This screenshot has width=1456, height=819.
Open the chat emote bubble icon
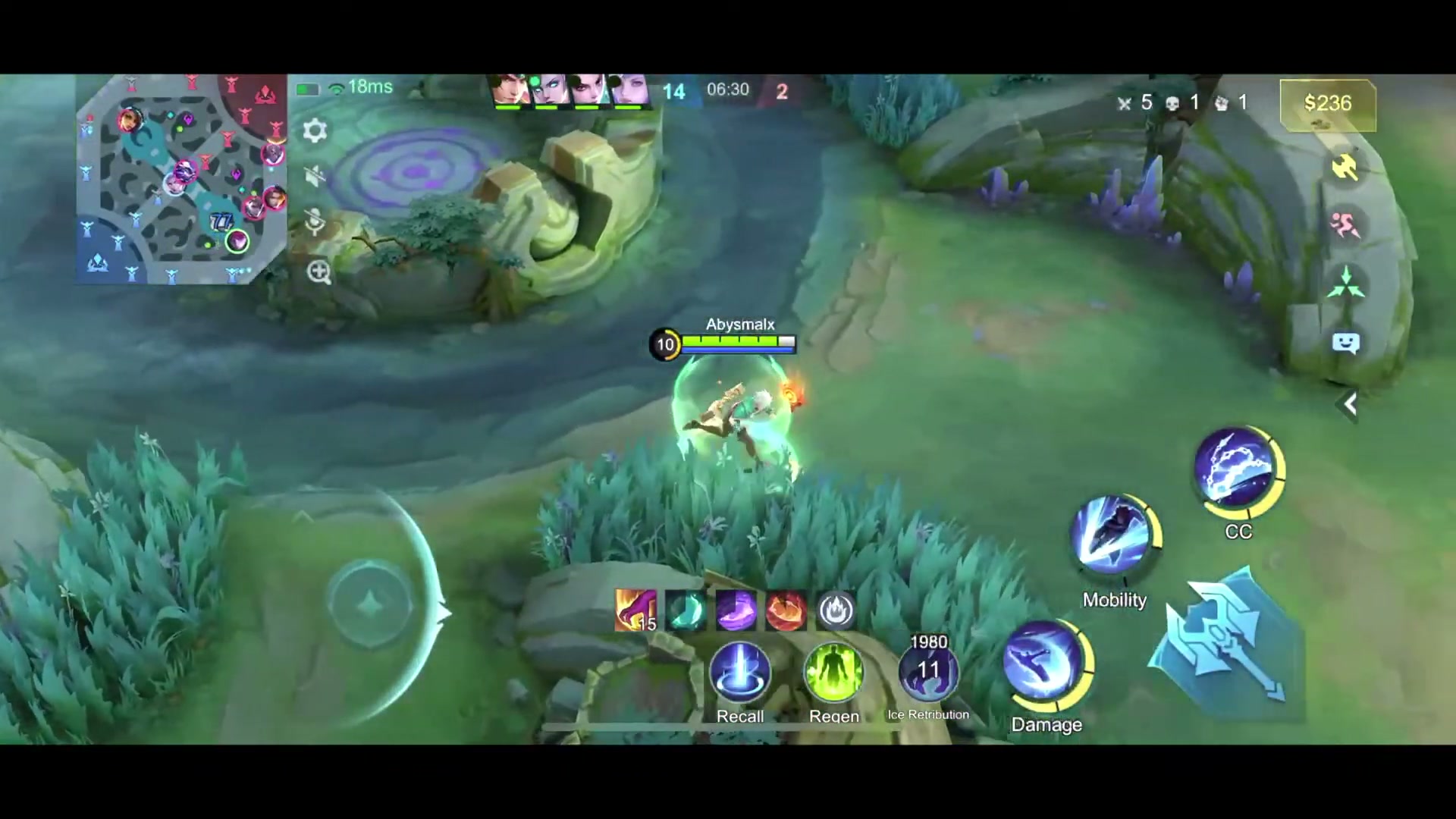click(1346, 343)
